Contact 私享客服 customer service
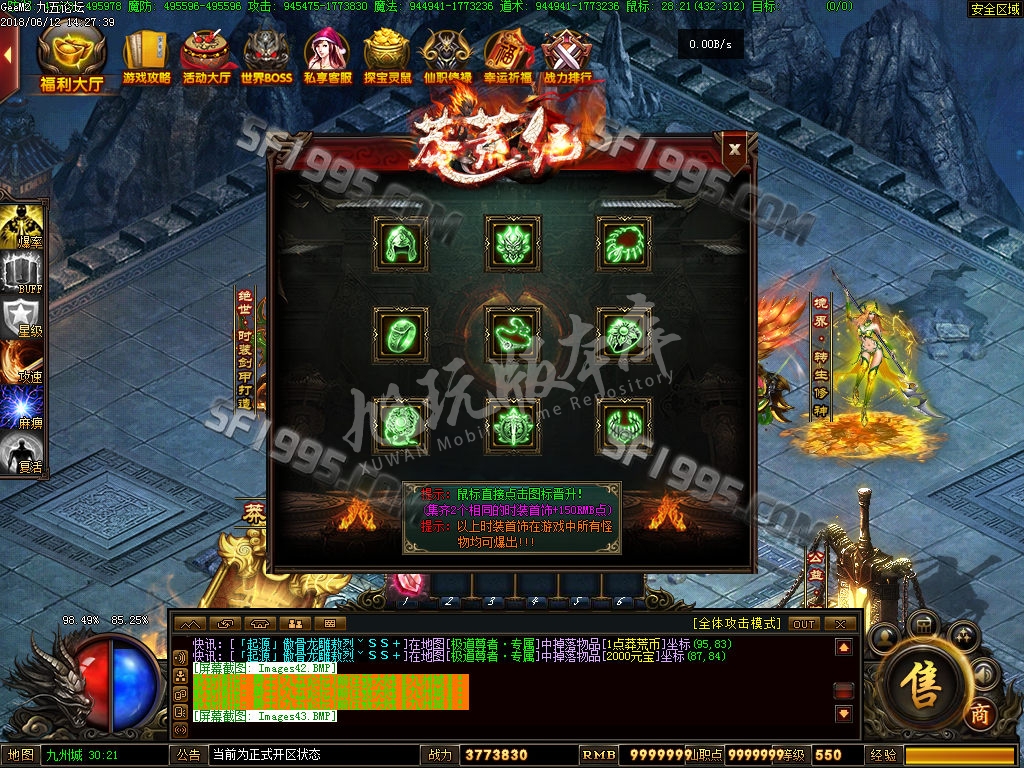 327,58
